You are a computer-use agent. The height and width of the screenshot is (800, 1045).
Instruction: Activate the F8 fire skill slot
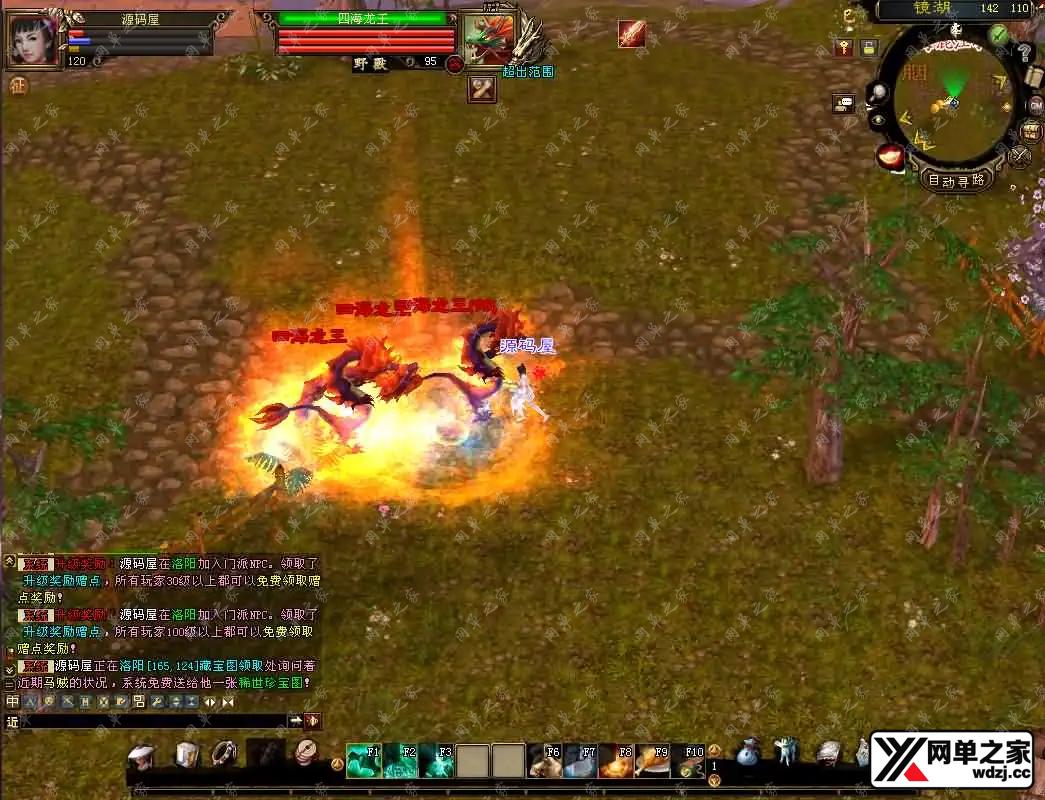point(616,761)
